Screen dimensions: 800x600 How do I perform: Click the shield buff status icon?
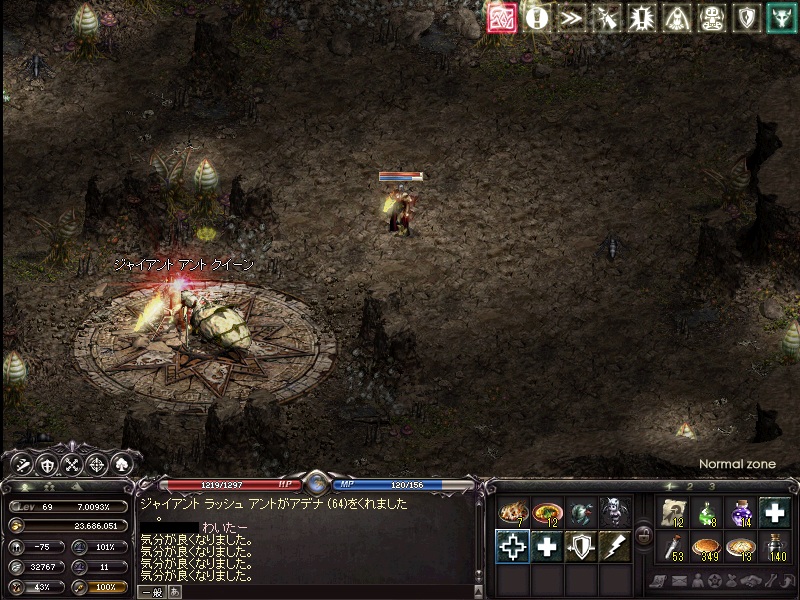coord(746,18)
